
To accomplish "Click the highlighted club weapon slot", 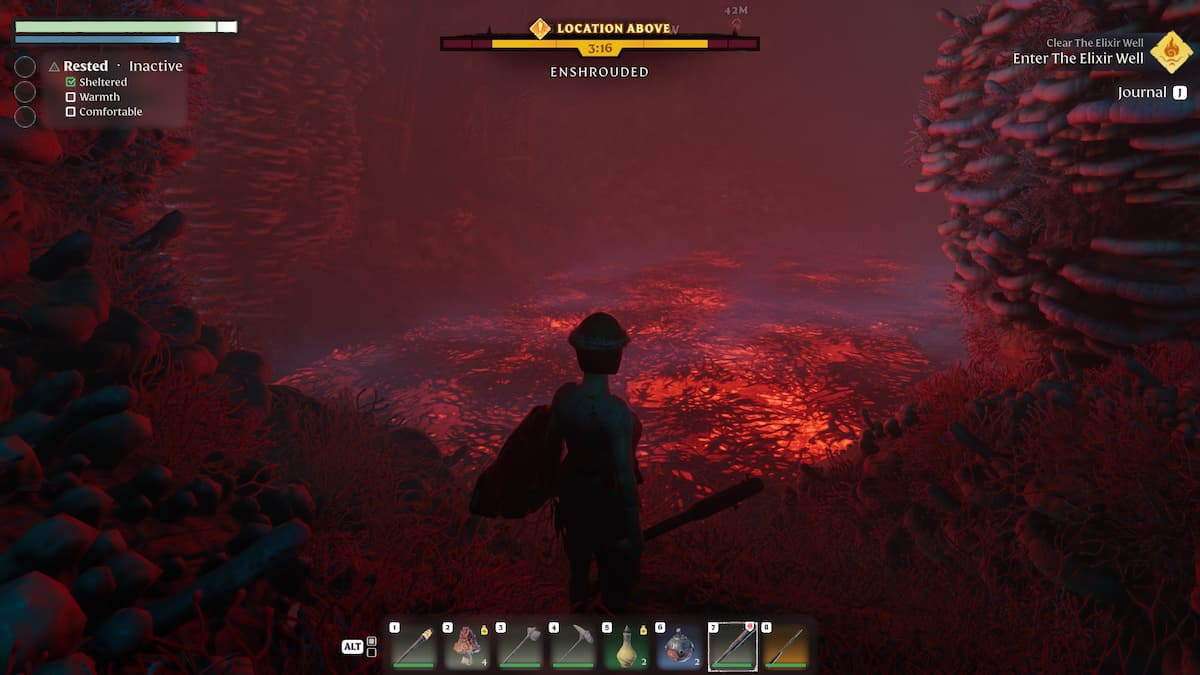I will (733, 647).
